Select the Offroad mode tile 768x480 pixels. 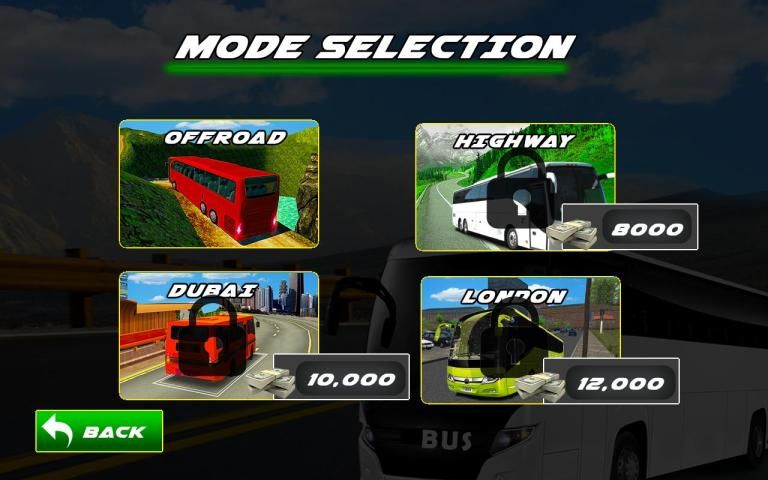click(219, 184)
